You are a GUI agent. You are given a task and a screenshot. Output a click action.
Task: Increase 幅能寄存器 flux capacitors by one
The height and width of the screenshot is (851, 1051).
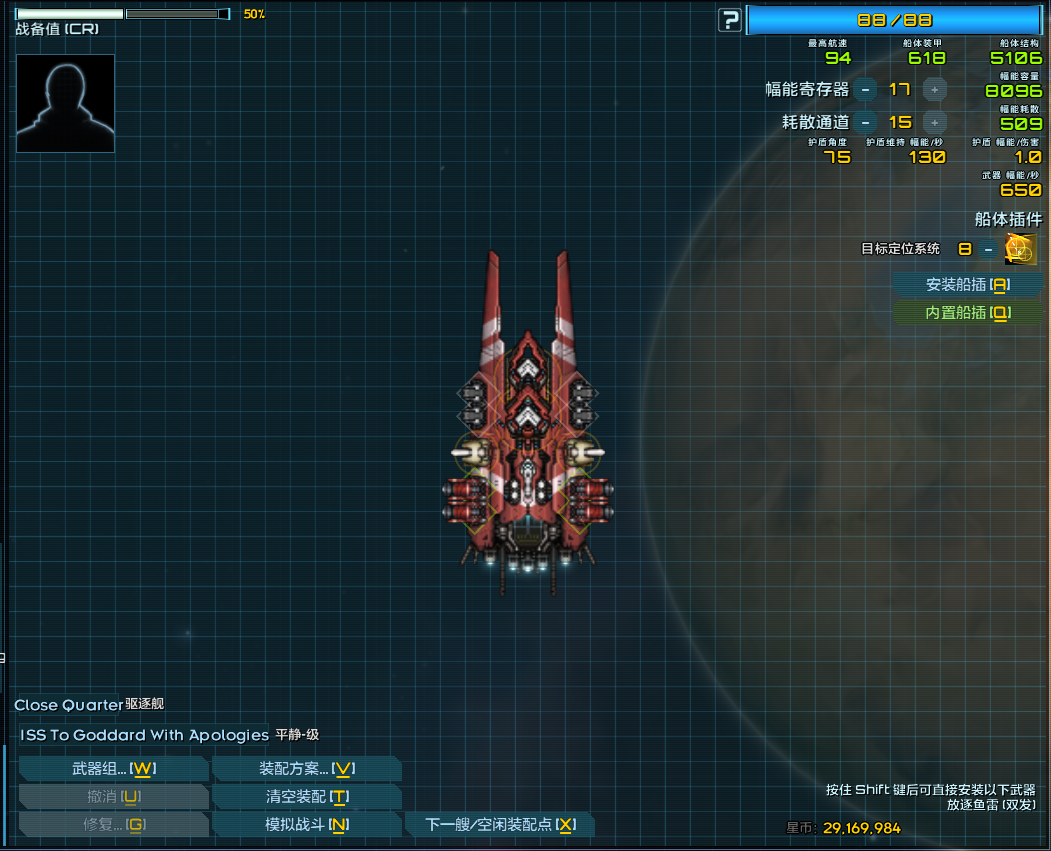pyautogui.click(x=935, y=90)
